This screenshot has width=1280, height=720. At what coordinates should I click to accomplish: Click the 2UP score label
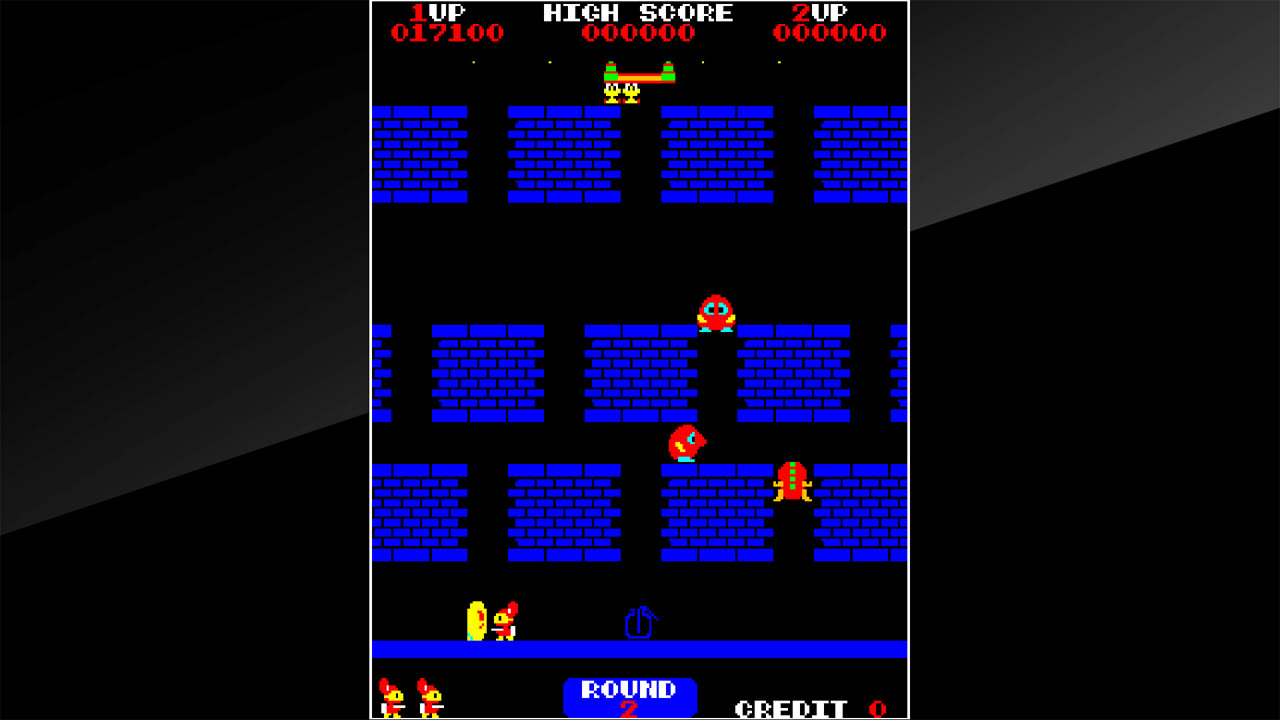[820, 13]
